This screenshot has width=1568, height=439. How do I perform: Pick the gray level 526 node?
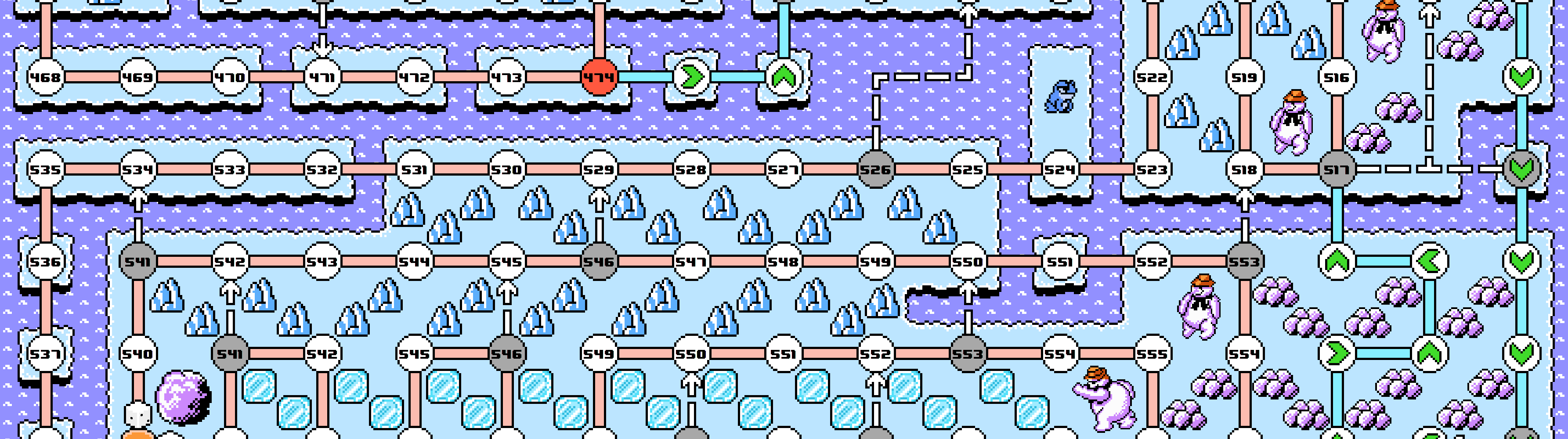click(875, 169)
